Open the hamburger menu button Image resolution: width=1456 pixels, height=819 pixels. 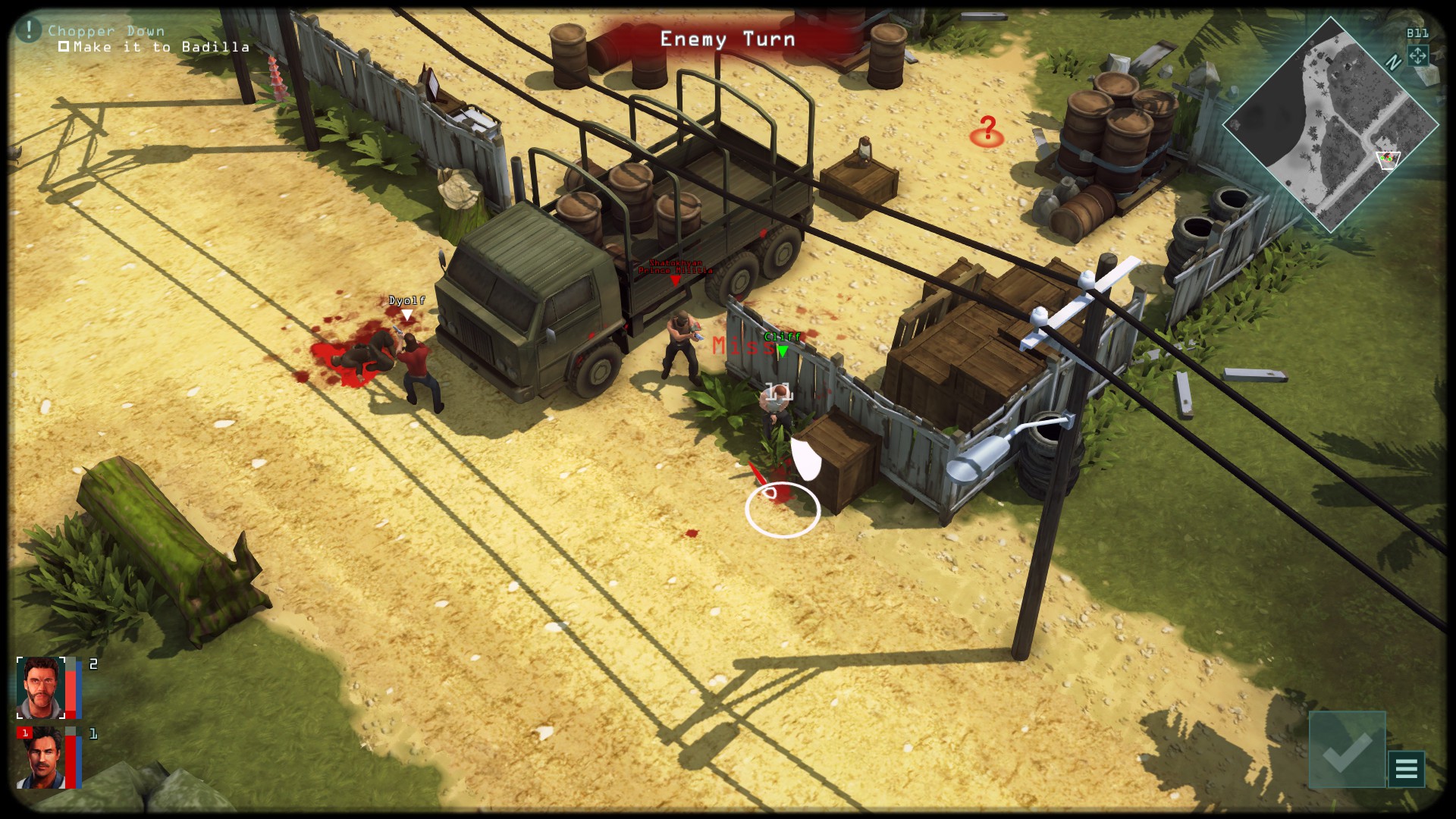point(1406,769)
